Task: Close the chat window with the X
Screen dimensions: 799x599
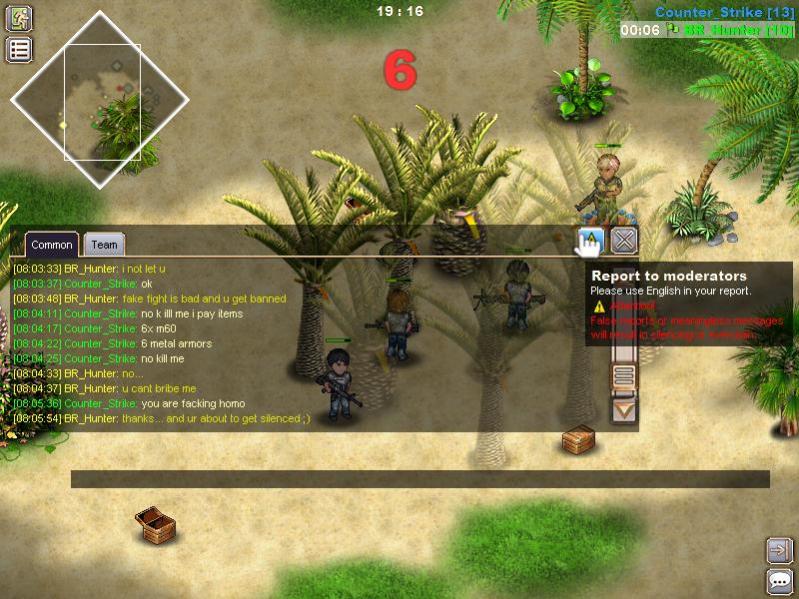Action: click(624, 240)
